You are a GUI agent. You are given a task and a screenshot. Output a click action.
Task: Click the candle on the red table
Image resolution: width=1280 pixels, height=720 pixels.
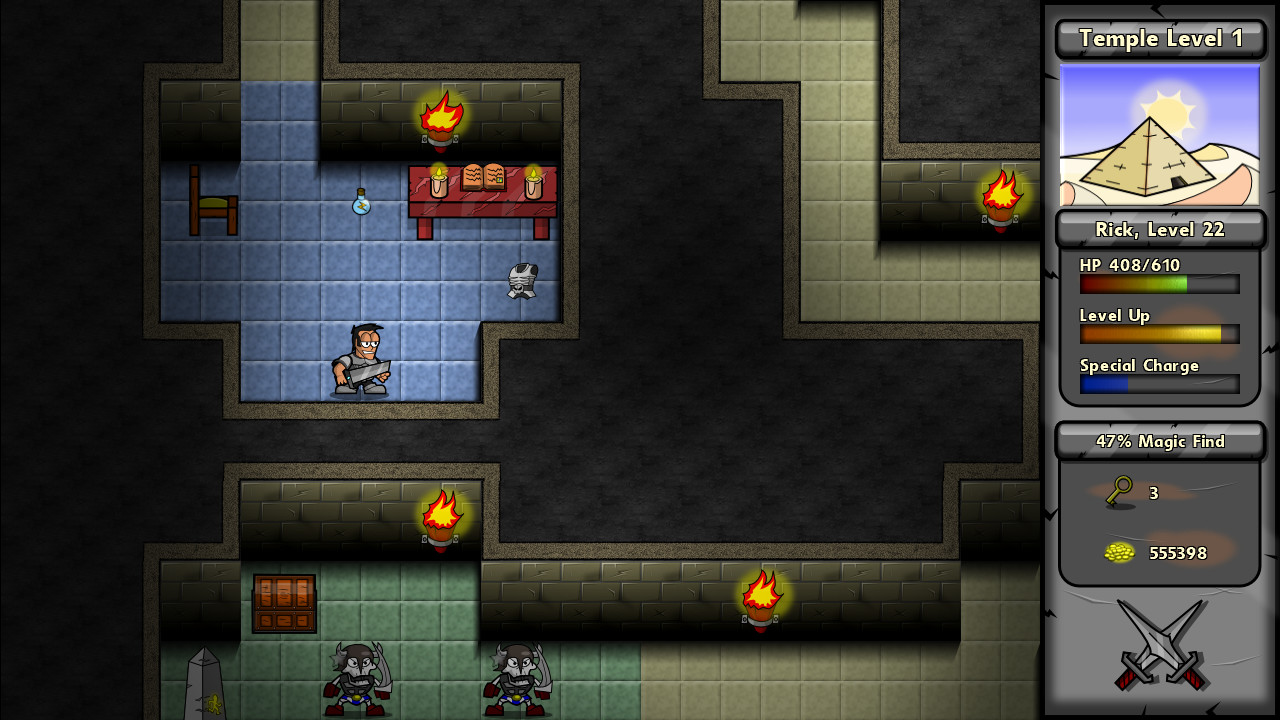tap(440, 183)
